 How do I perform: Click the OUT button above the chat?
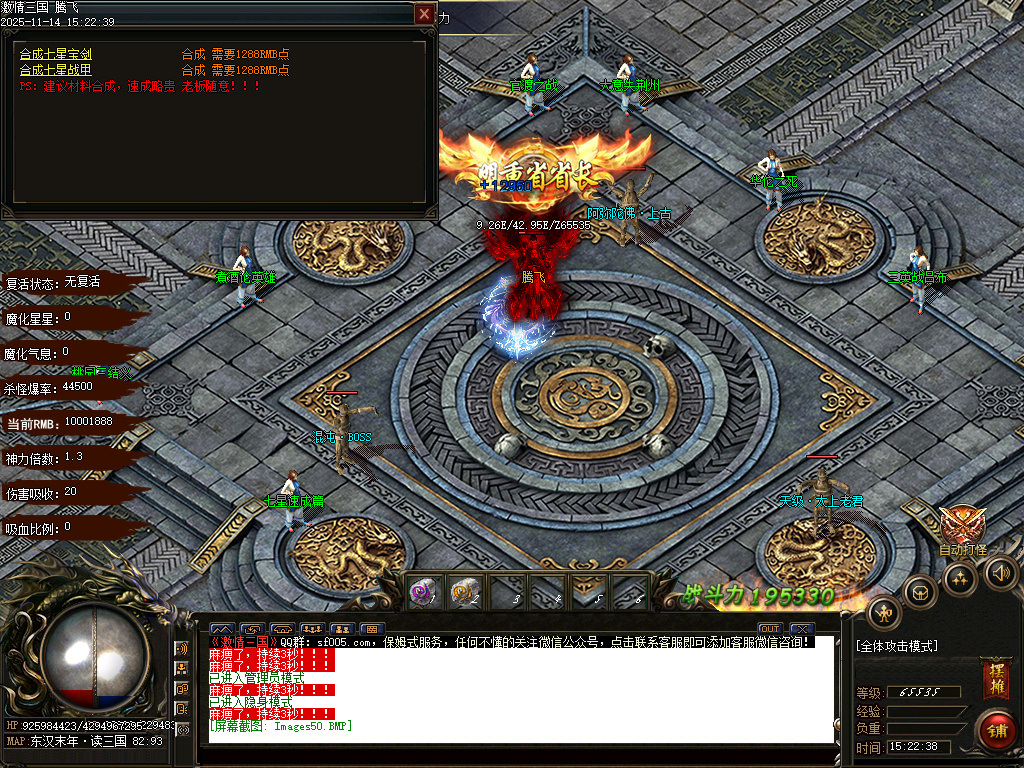pyautogui.click(x=769, y=628)
